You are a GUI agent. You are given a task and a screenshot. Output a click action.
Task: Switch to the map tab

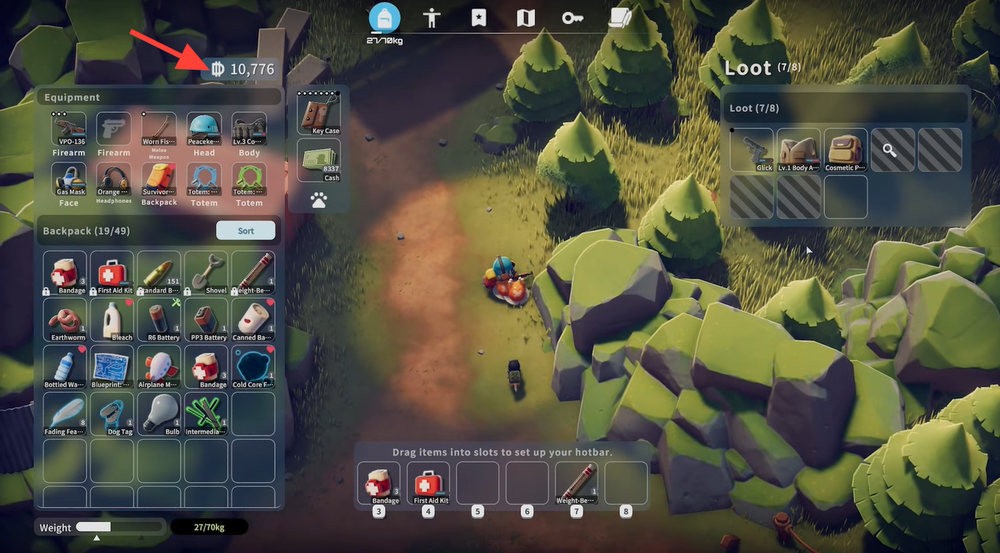[526, 17]
